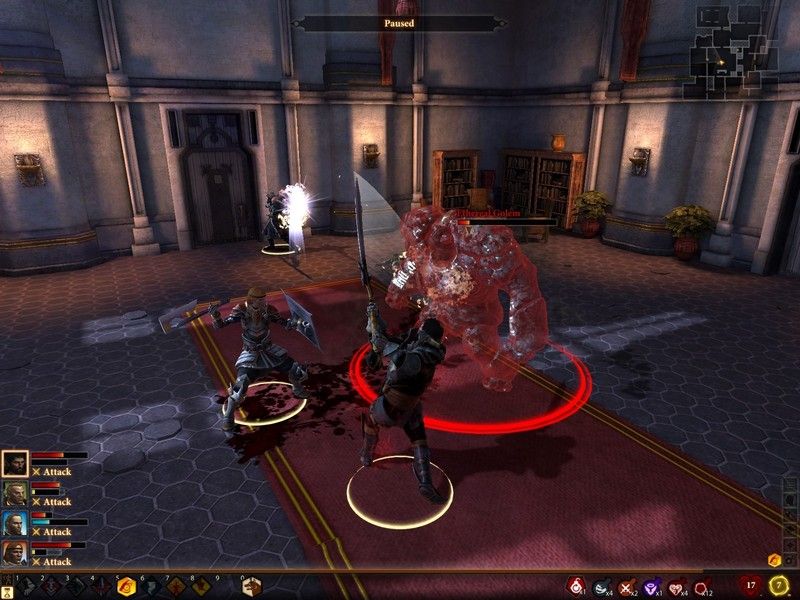Select the fourth party member portrait
Screen dimensions: 800x600
point(14,553)
